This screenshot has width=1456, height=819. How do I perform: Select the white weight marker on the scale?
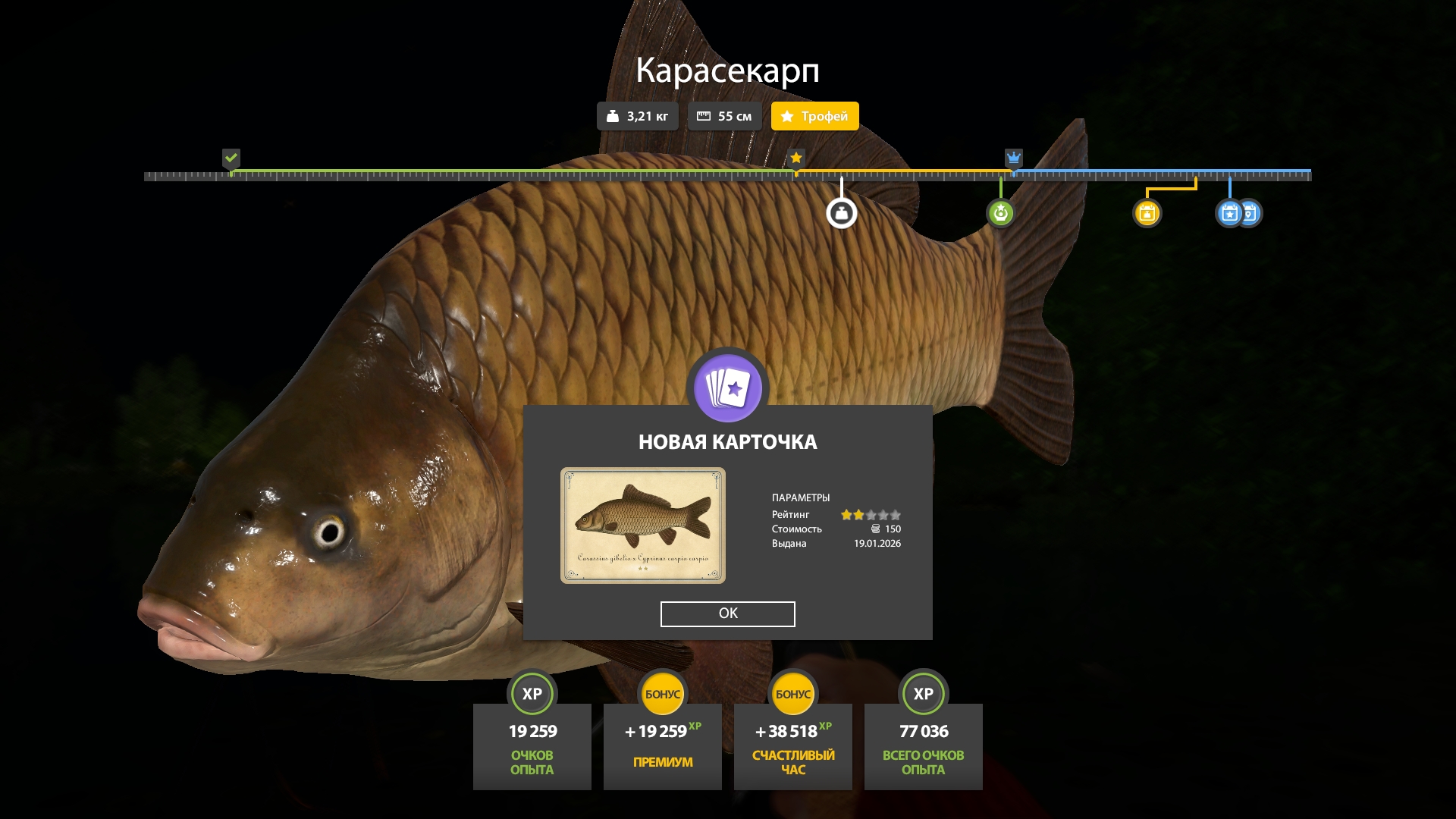[x=841, y=214]
